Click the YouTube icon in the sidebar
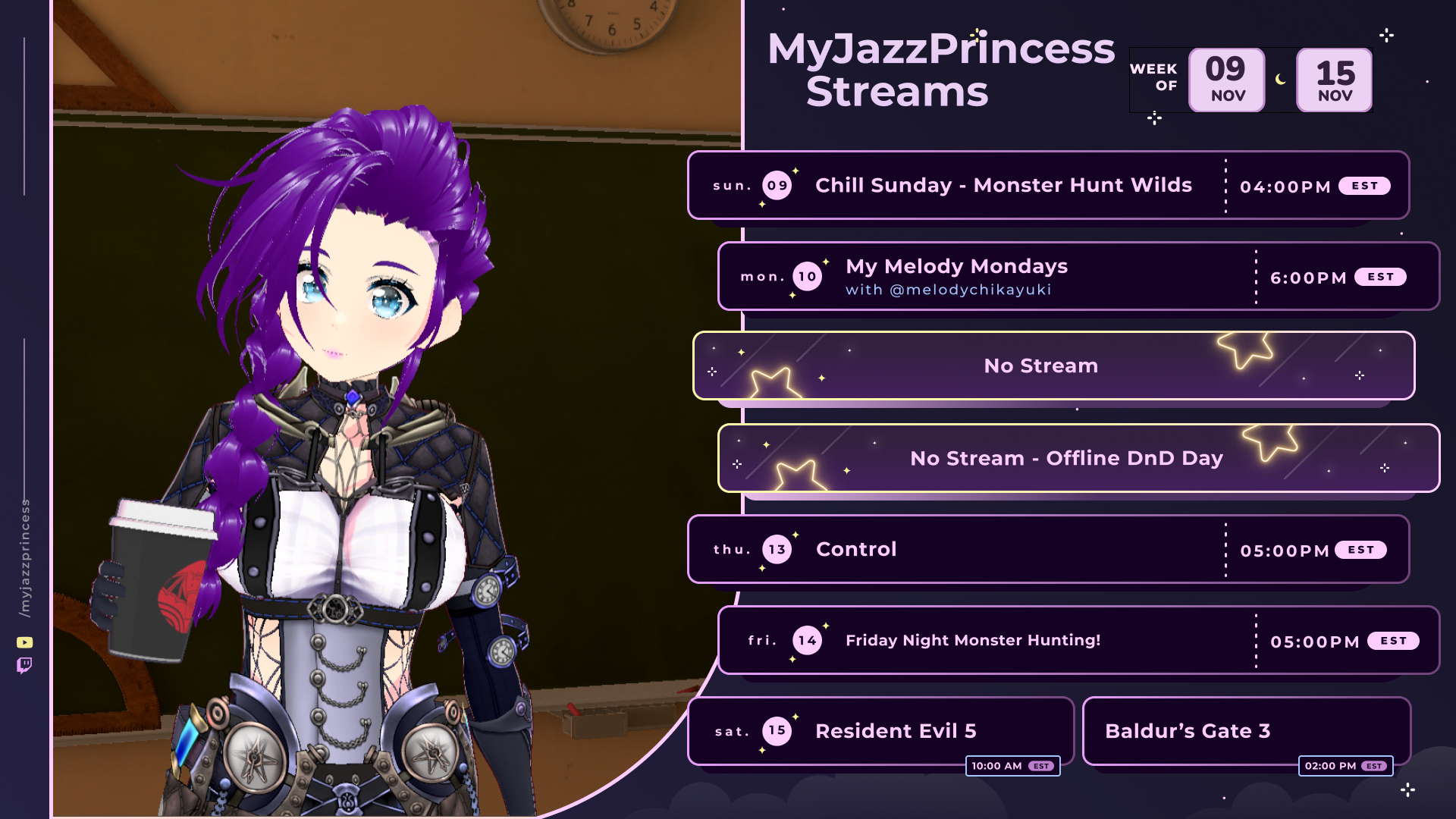Image resolution: width=1456 pixels, height=819 pixels. 24,642
